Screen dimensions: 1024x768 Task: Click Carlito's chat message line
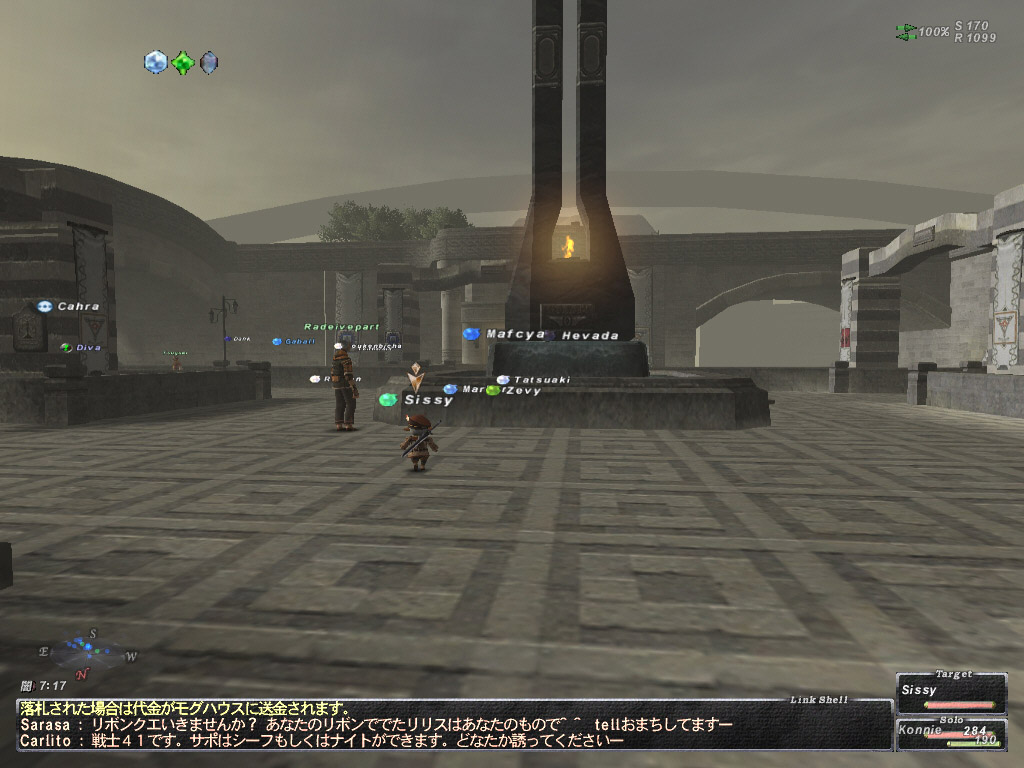[321, 740]
